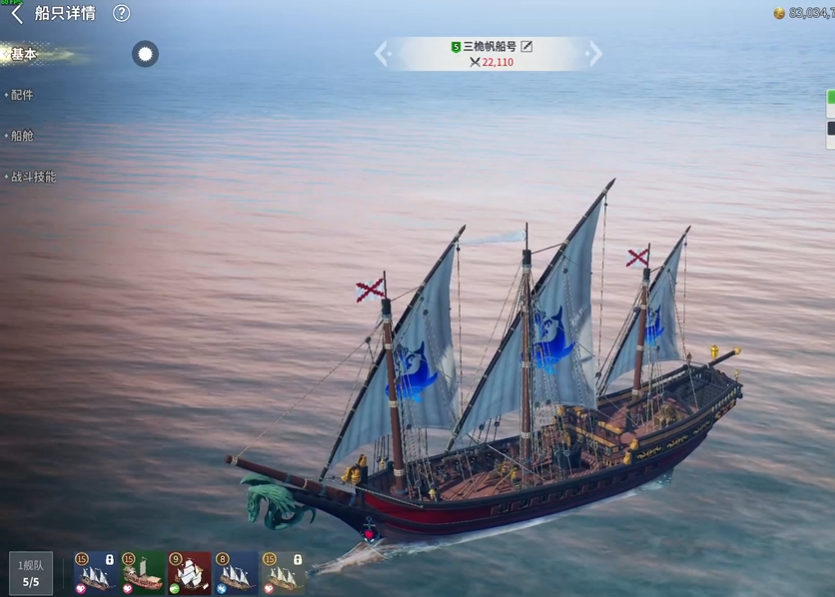Go back from the 船只详情 screen
The width and height of the screenshot is (835, 597).
point(17,14)
